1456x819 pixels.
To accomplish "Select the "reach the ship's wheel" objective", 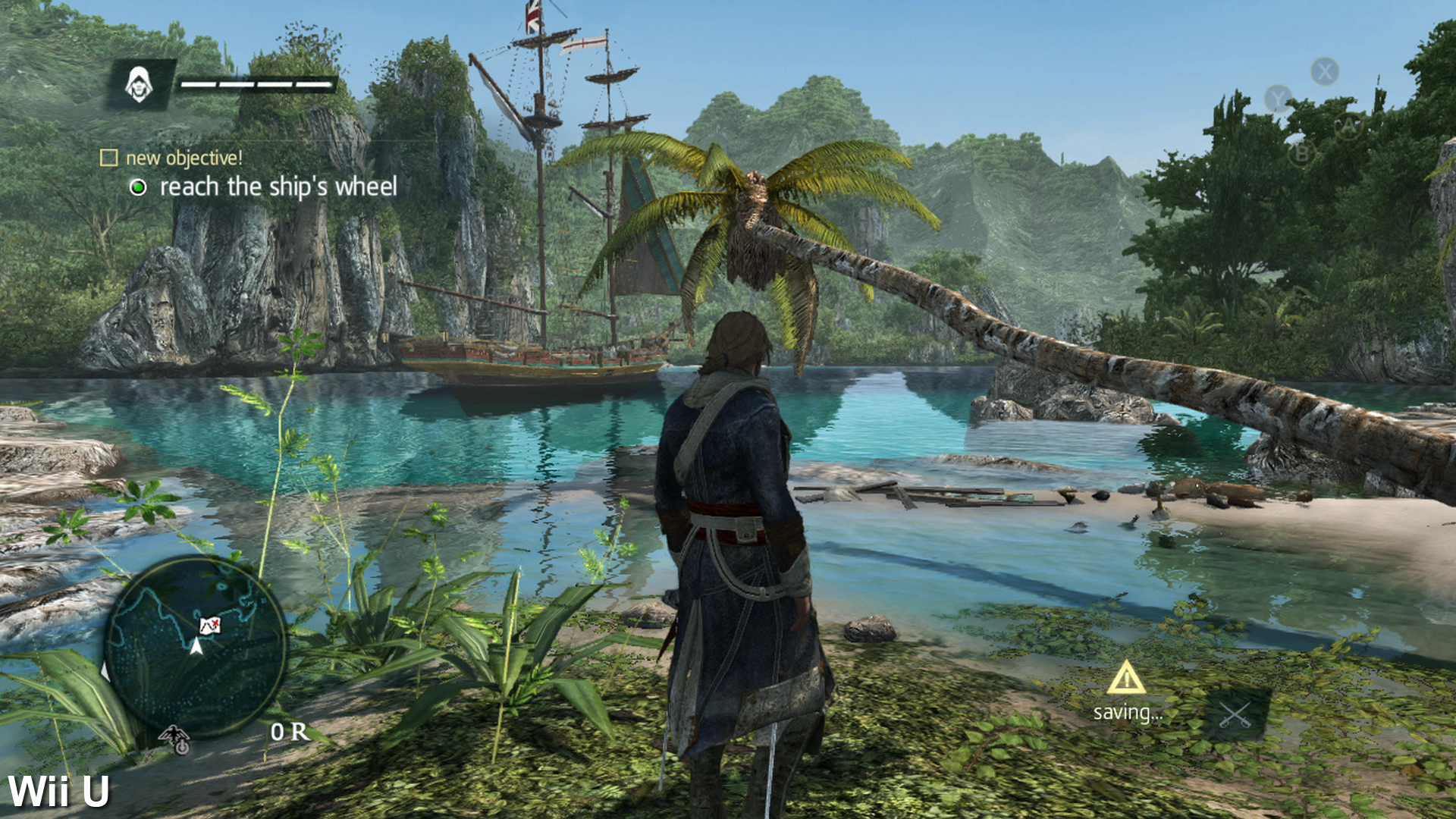I will point(278,187).
